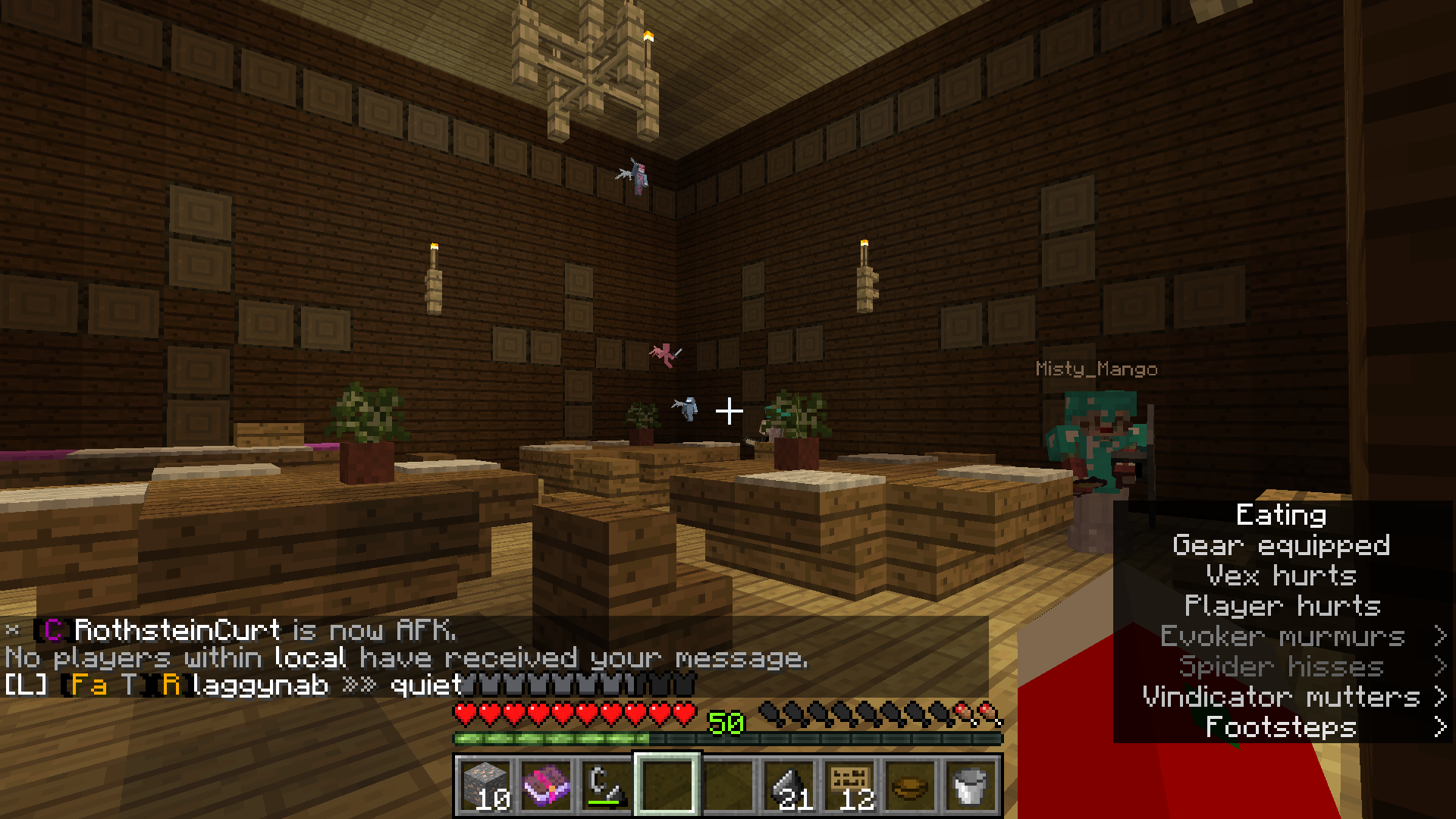Click the highlighted empty hotbar slot
Viewport: 1456px width, 819px height.
point(667,785)
